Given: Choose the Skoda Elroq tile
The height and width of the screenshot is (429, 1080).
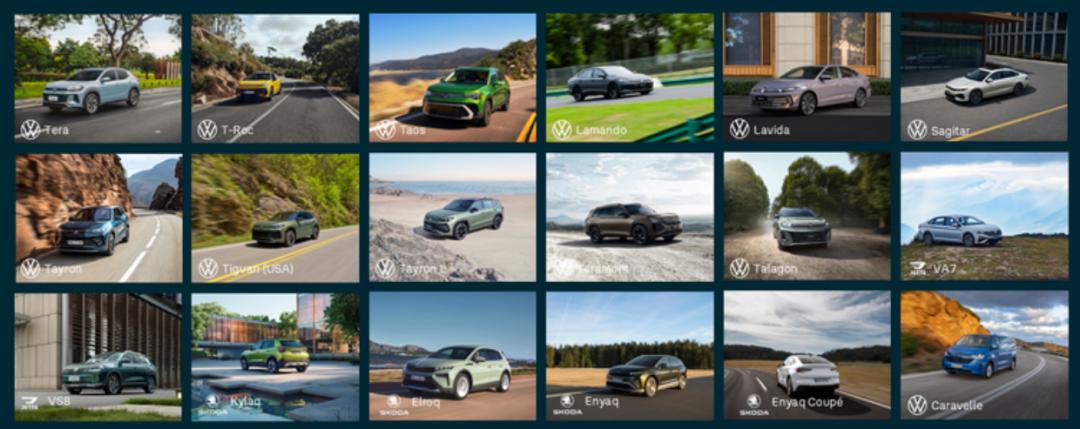Looking at the screenshot, I should [x=452, y=356].
